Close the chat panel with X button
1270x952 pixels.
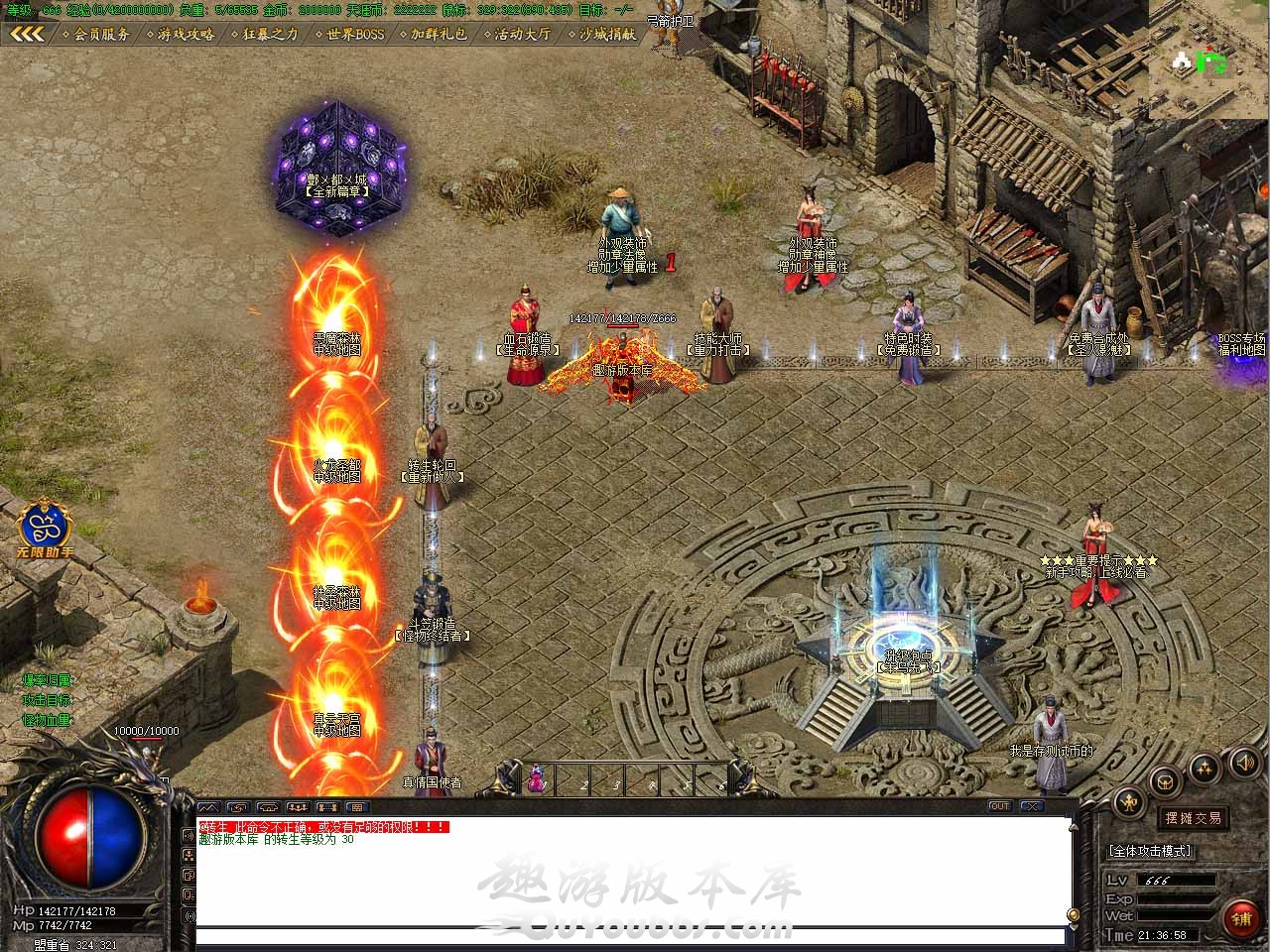click(x=1032, y=806)
